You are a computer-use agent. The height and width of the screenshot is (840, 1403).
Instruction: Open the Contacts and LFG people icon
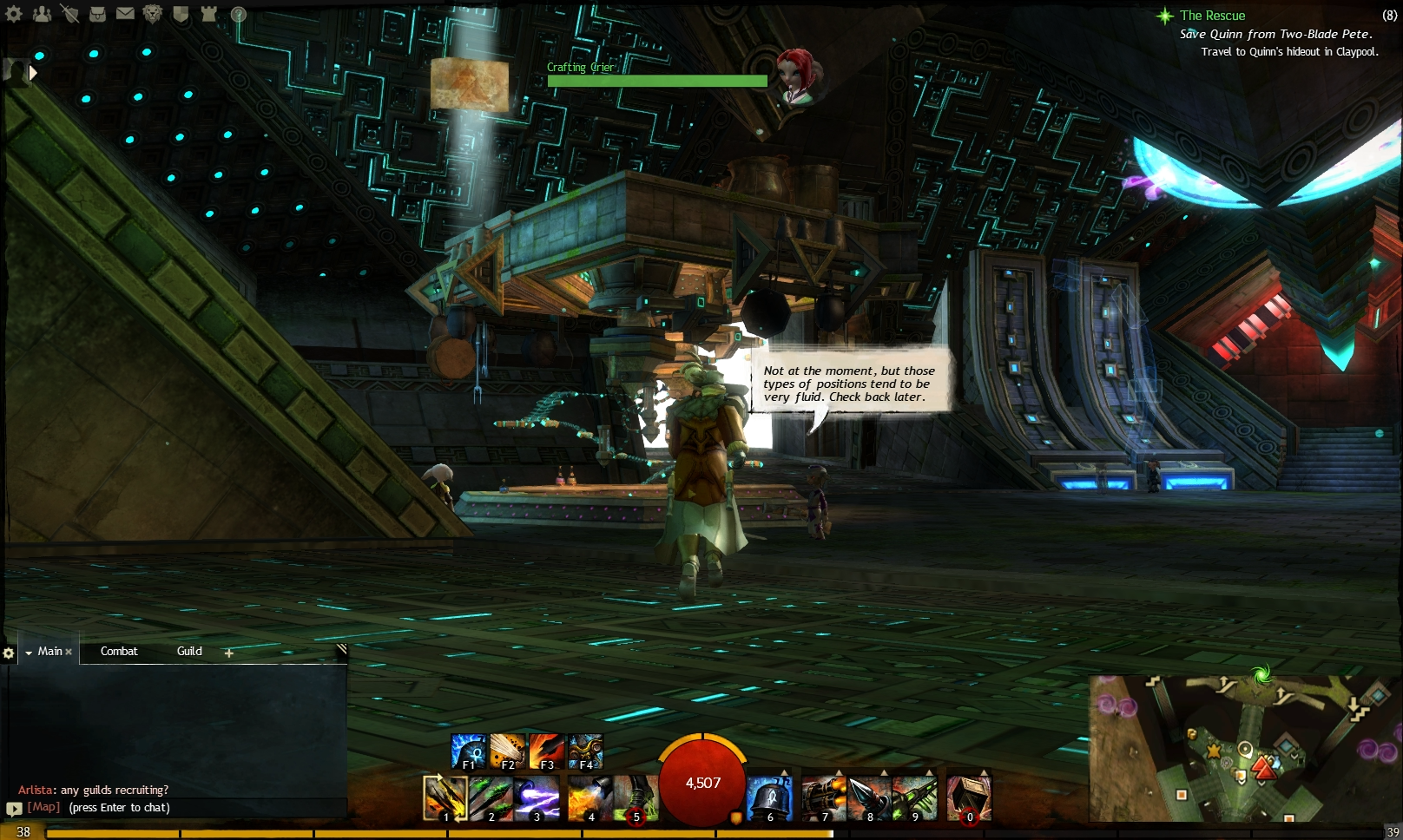[x=42, y=14]
